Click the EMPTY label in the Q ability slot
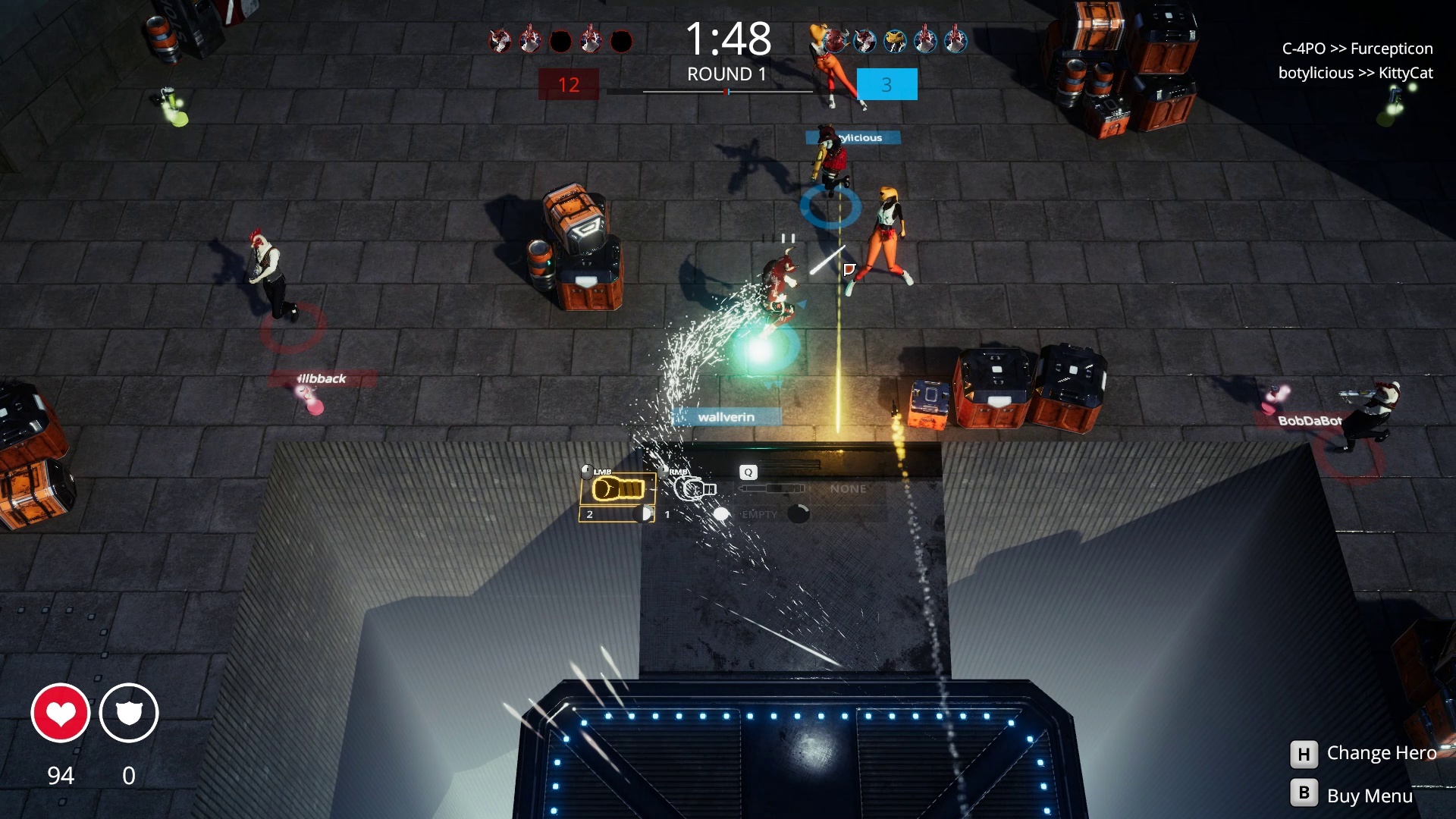 (761, 514)
